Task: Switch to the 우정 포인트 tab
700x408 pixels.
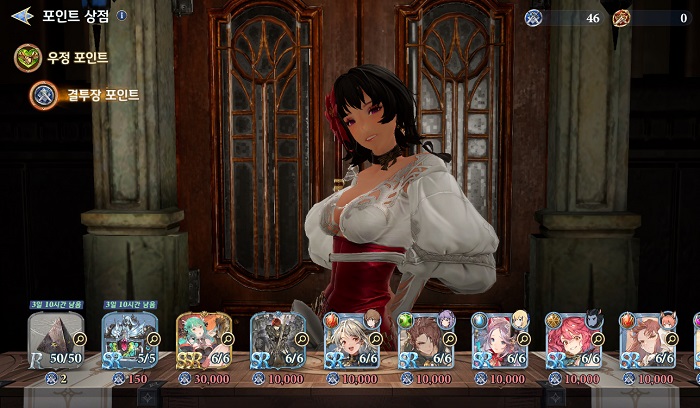Action: [x=62, y=58]
